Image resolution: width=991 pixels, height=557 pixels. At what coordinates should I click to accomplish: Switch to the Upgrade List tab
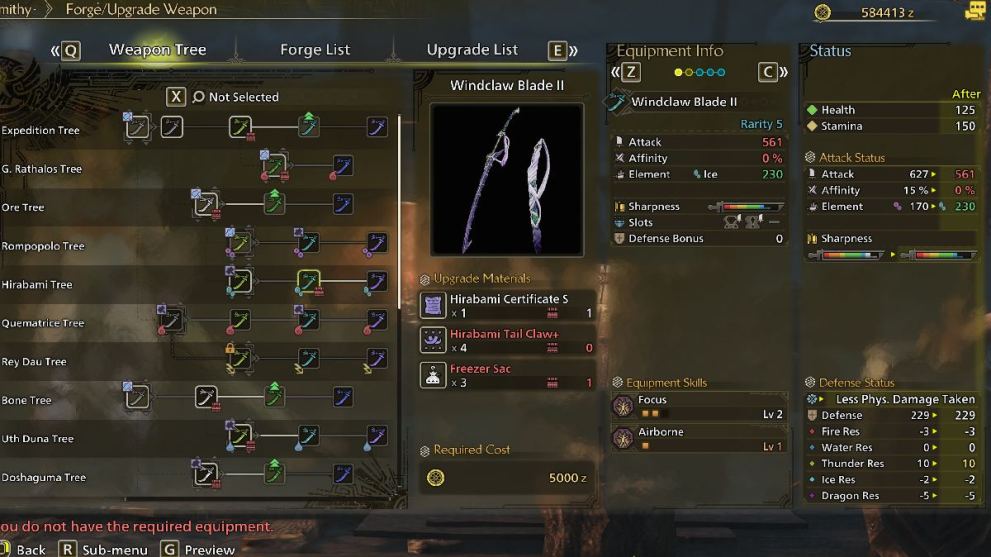click(x=472, y=50)
